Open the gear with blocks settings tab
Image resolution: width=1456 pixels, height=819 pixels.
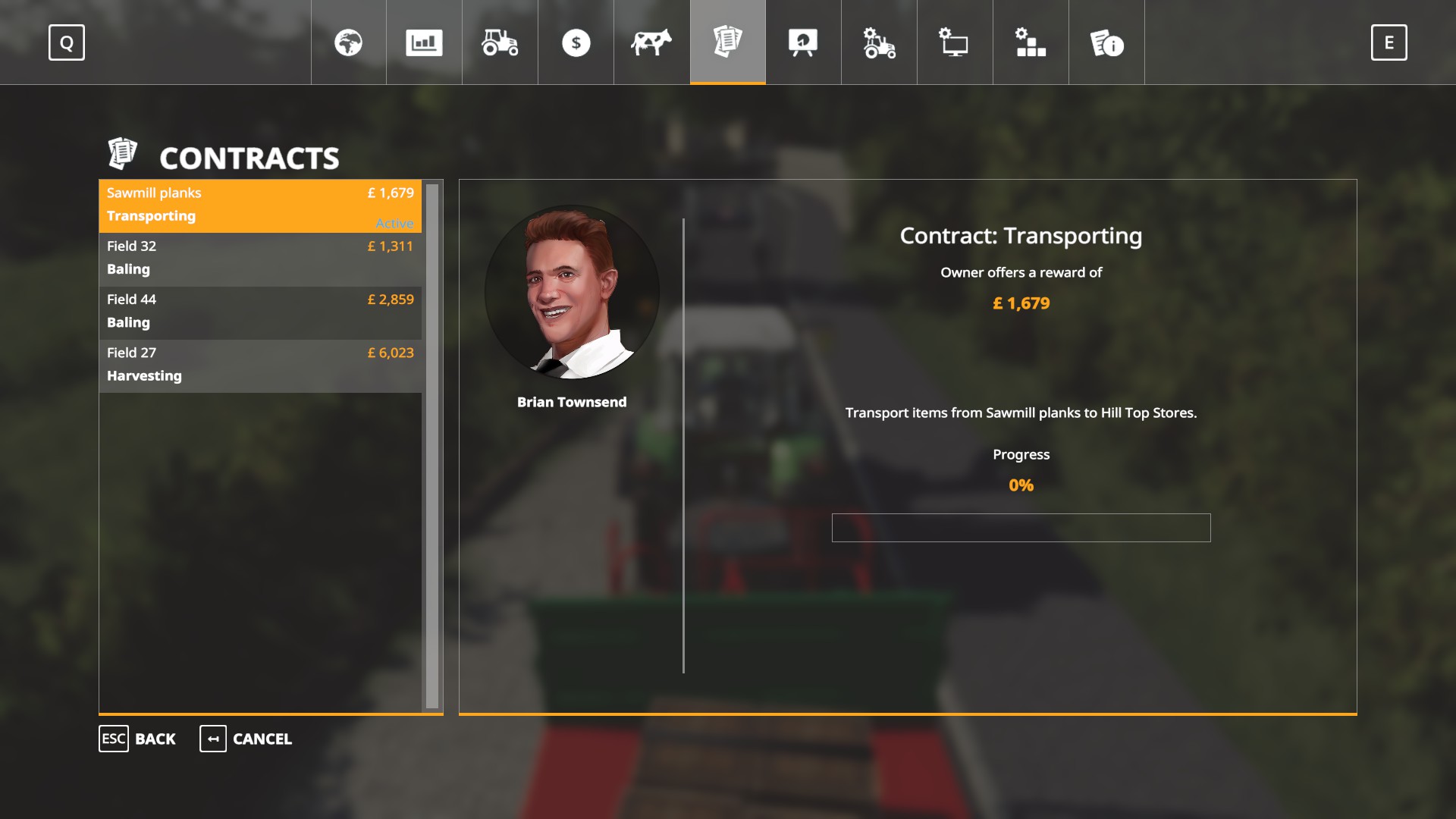1031,42
